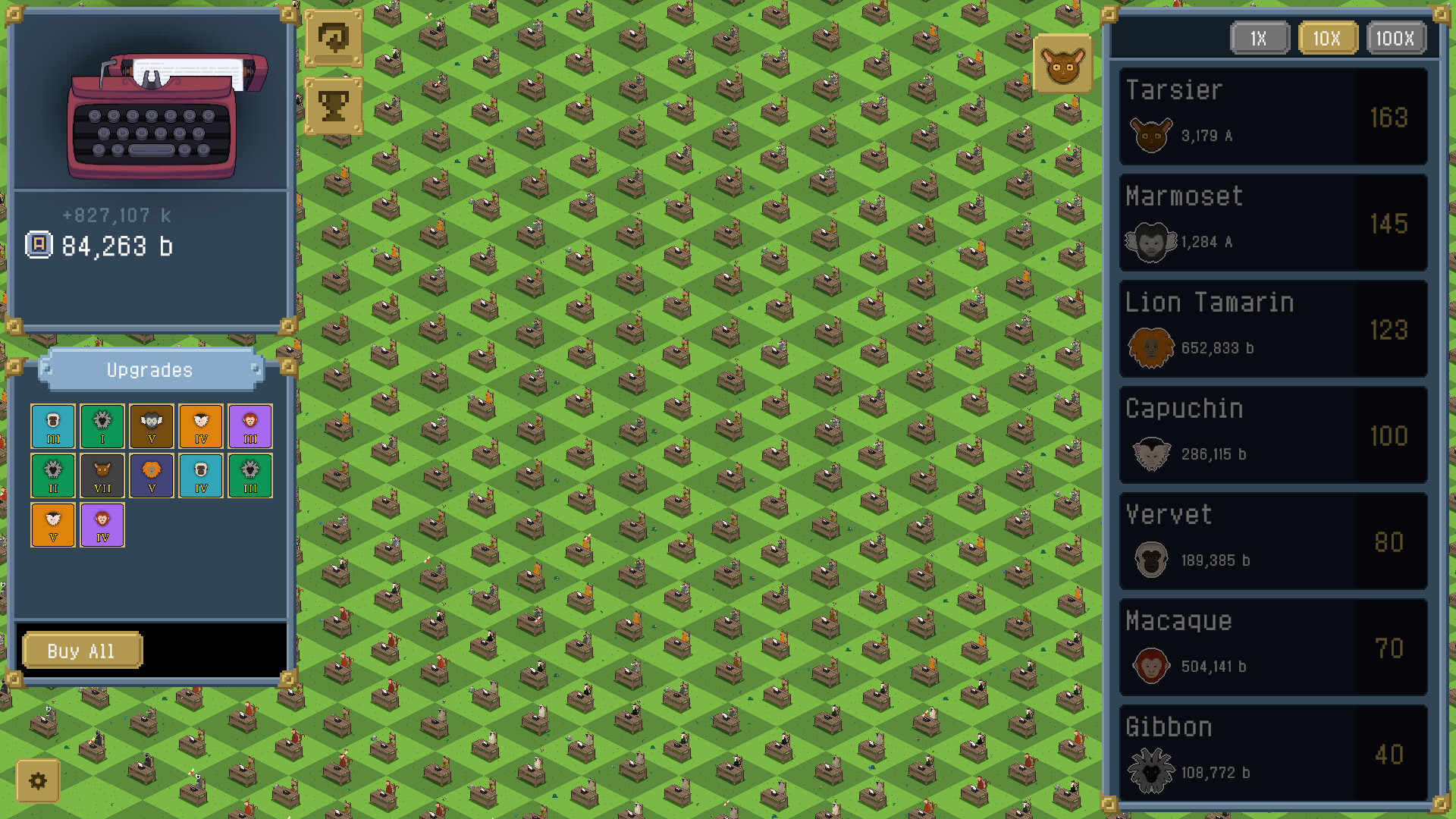Switch to the 100X purchase multiplier
This screenshot has height=819, width=1456.
(1396, 38)
